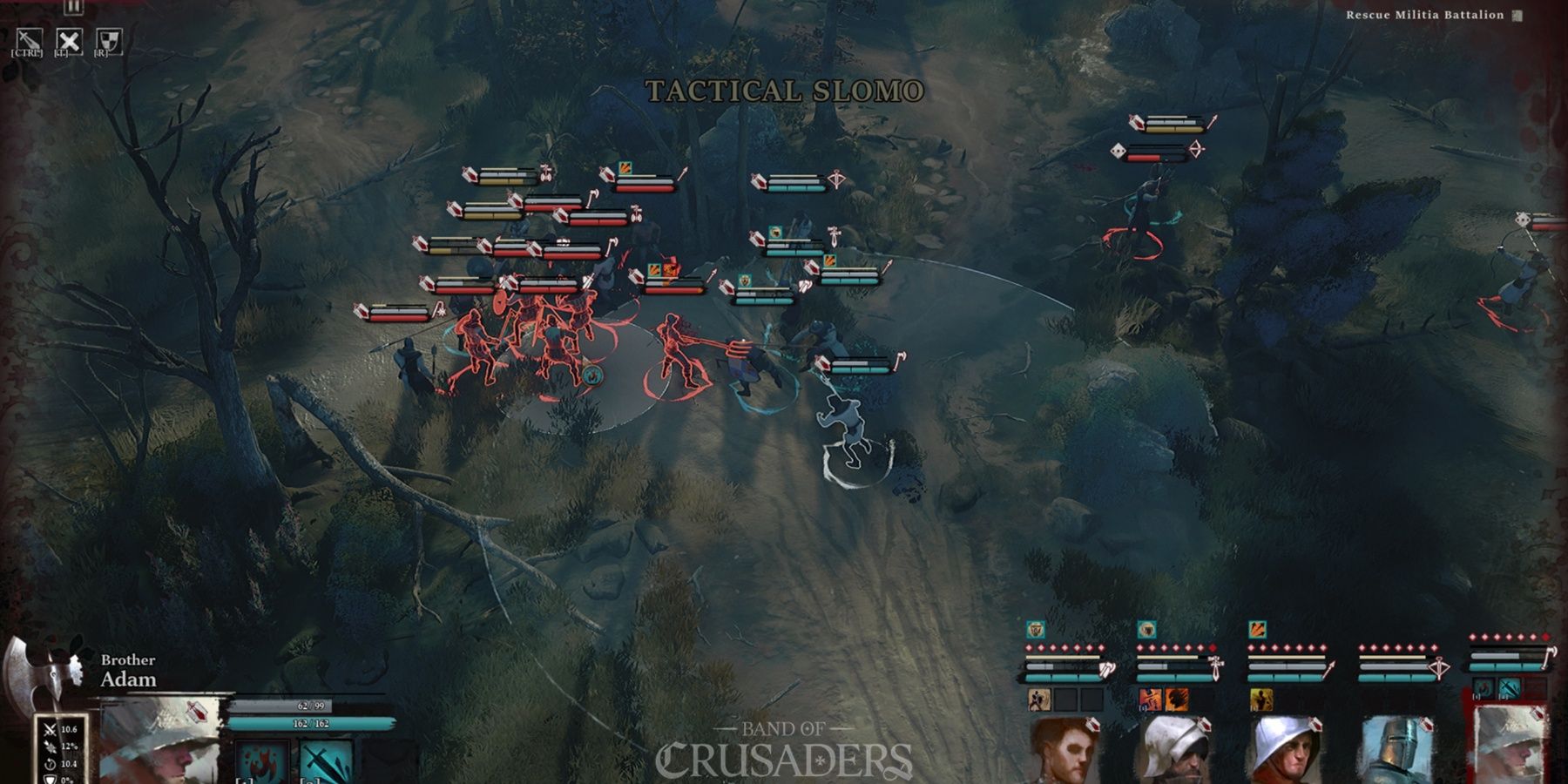
Task: Click the axe weapon icon on the leftmost party member bar
Action: coord(1106,669)
